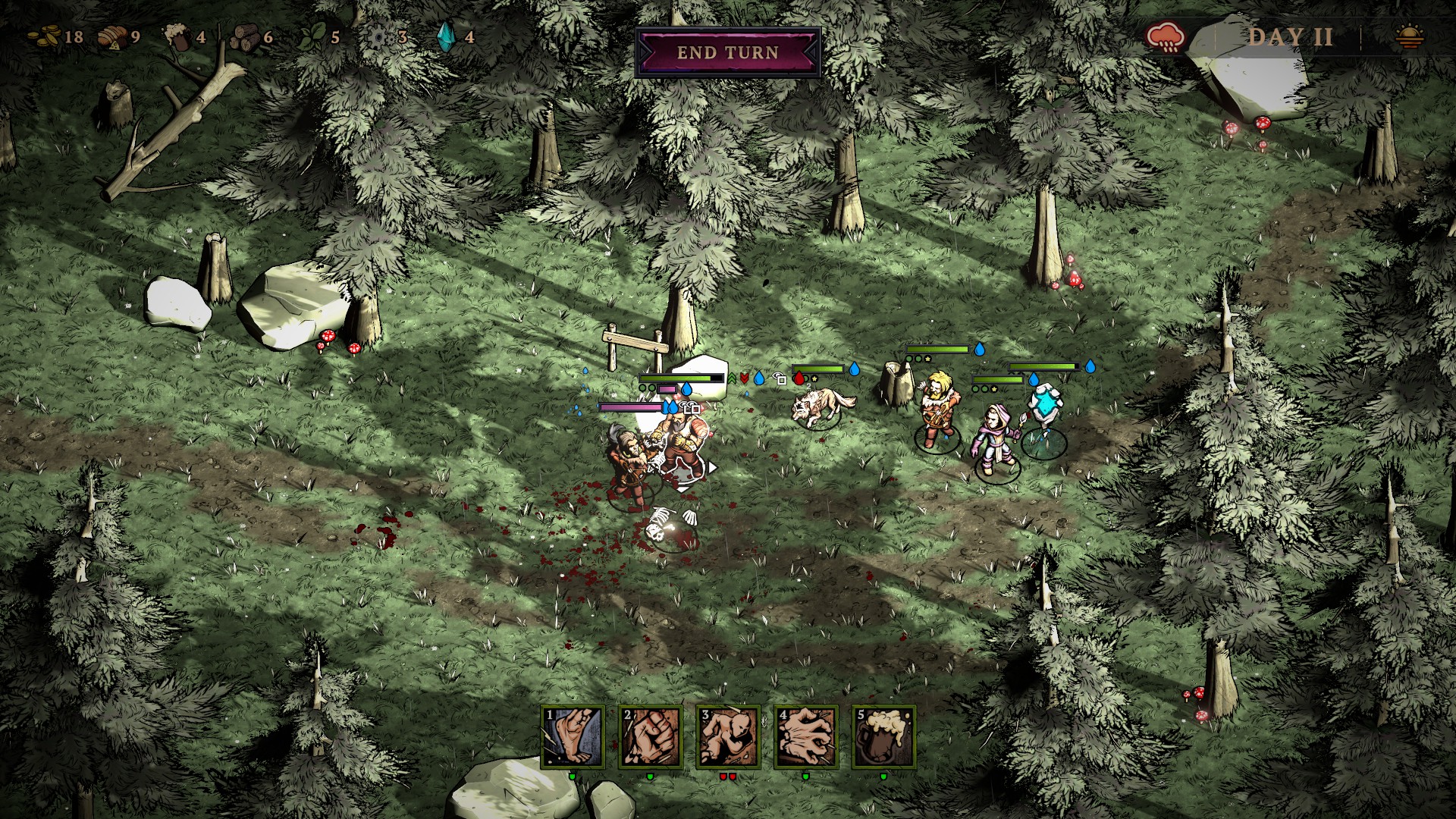The image size is (1456, 819).
Task: Use the crouching brawler ability in slot 3
Action: click(x=728, y=736)
